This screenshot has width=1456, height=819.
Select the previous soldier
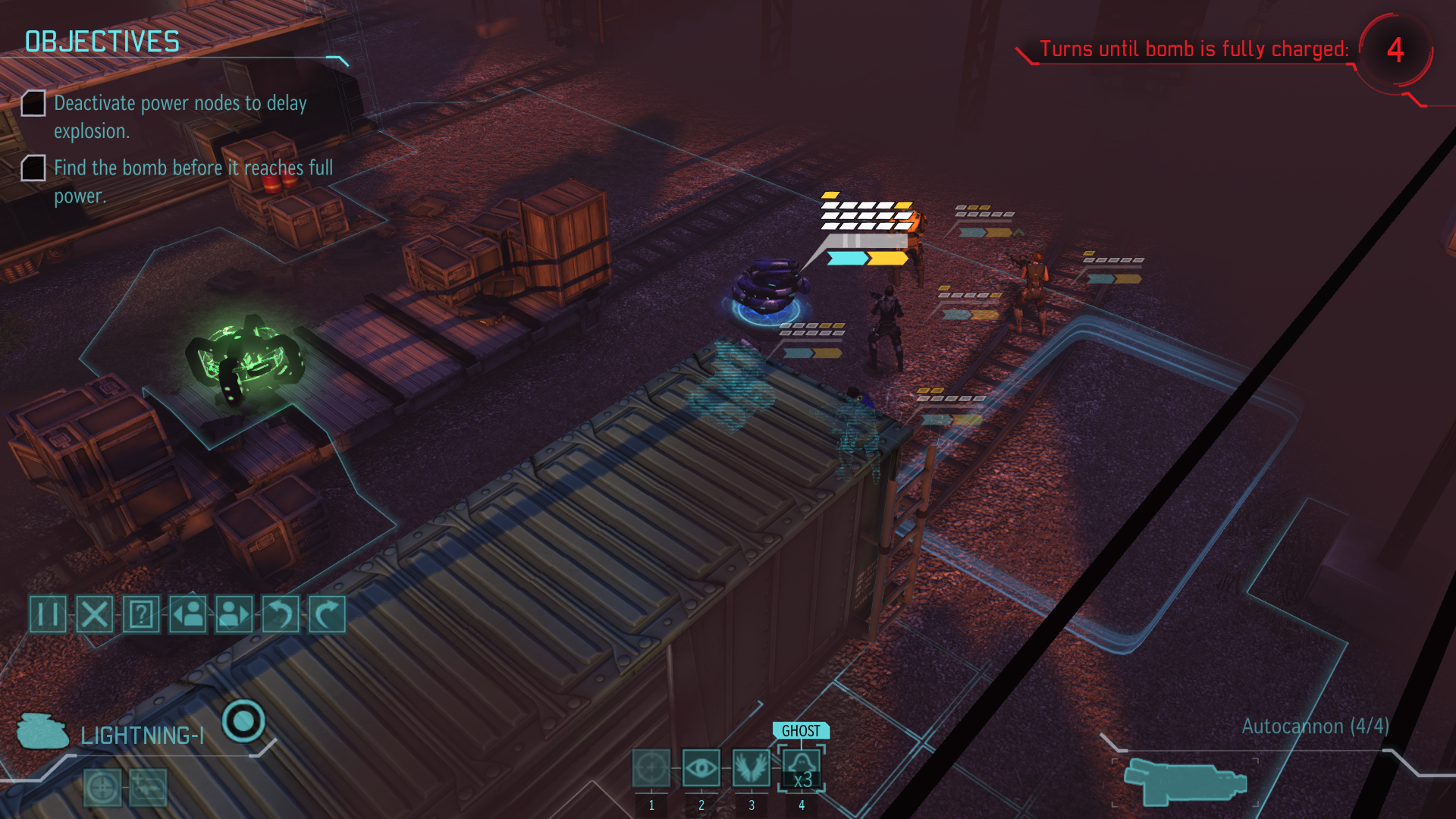click(187, 613)
